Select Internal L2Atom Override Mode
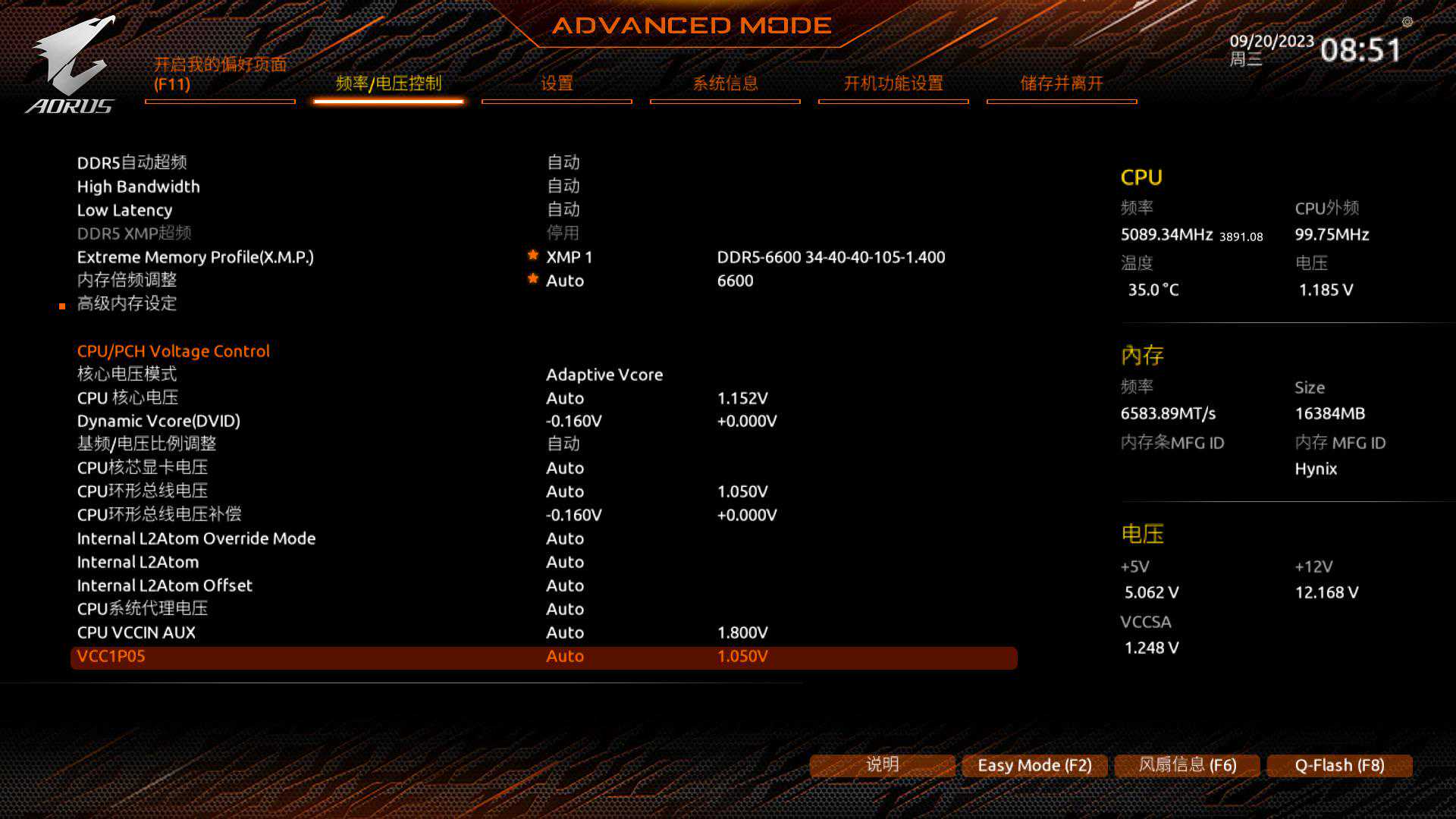The width and height of the screenshot is (1456, 819). 196,538
